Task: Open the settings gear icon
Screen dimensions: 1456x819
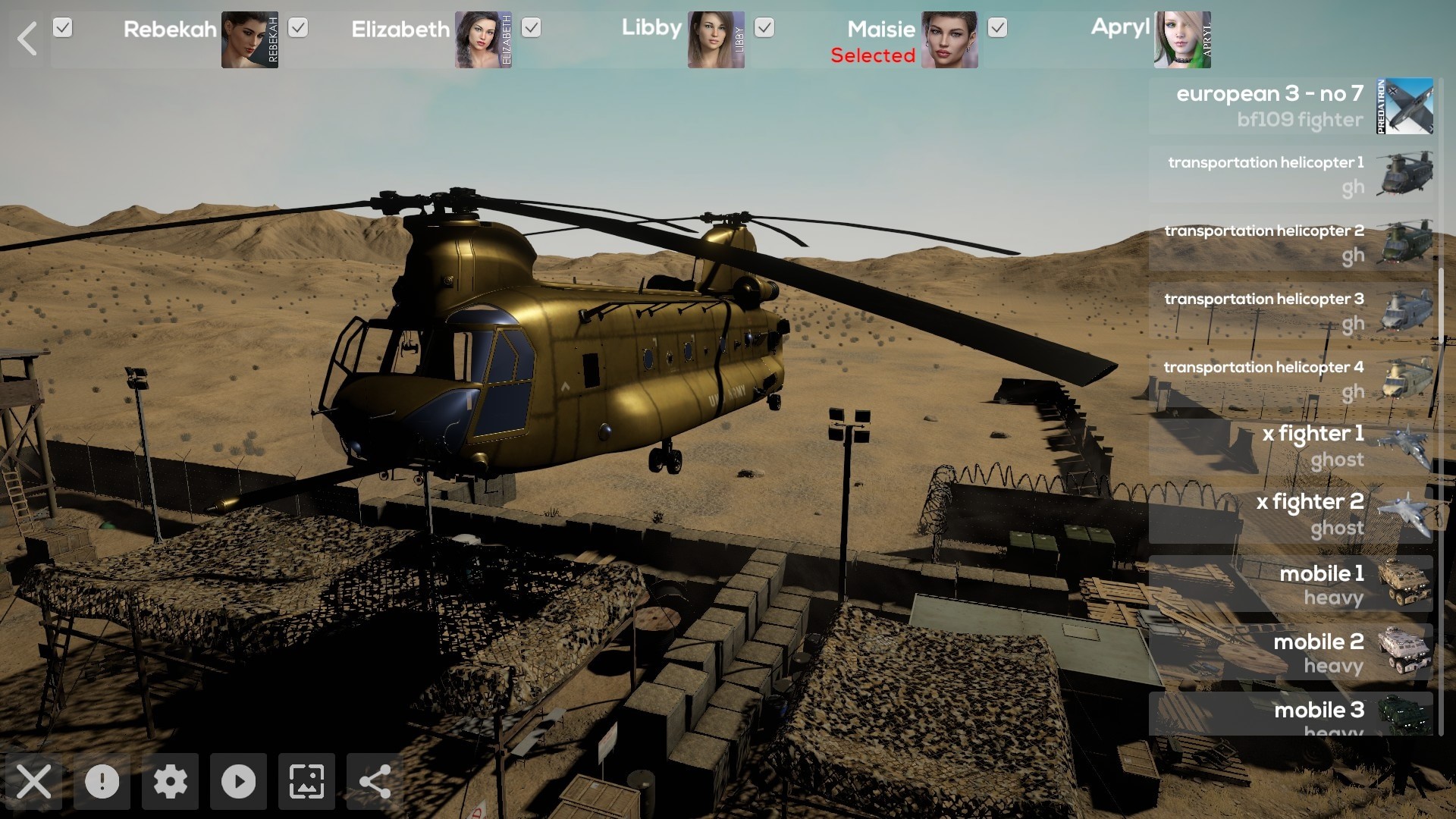Action: (x=171, y=782)
